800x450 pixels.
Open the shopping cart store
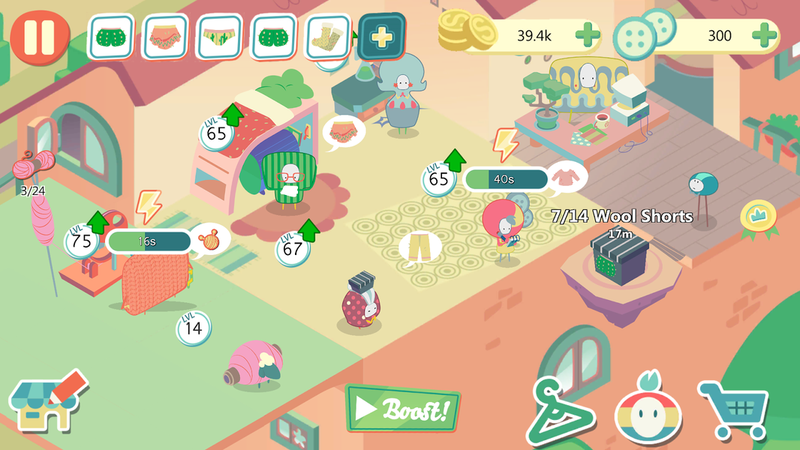(x=734, y=409)
